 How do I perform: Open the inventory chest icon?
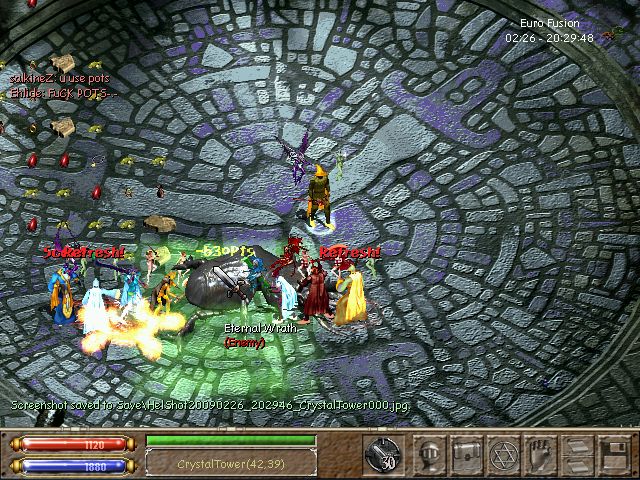point(468,453)
